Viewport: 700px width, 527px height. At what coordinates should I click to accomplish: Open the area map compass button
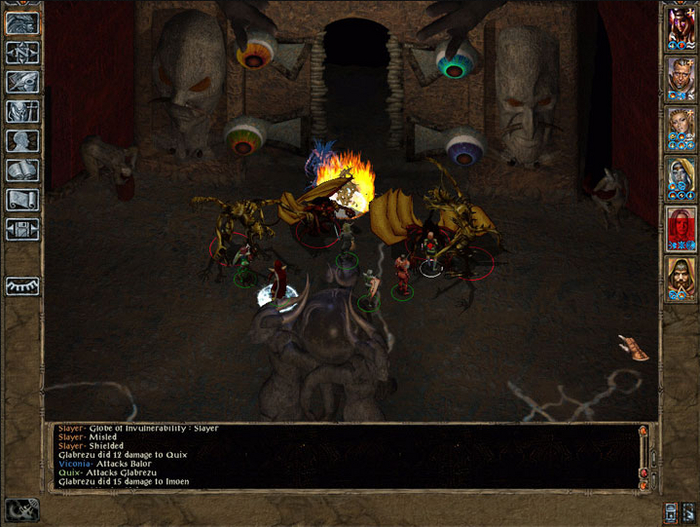22,53
